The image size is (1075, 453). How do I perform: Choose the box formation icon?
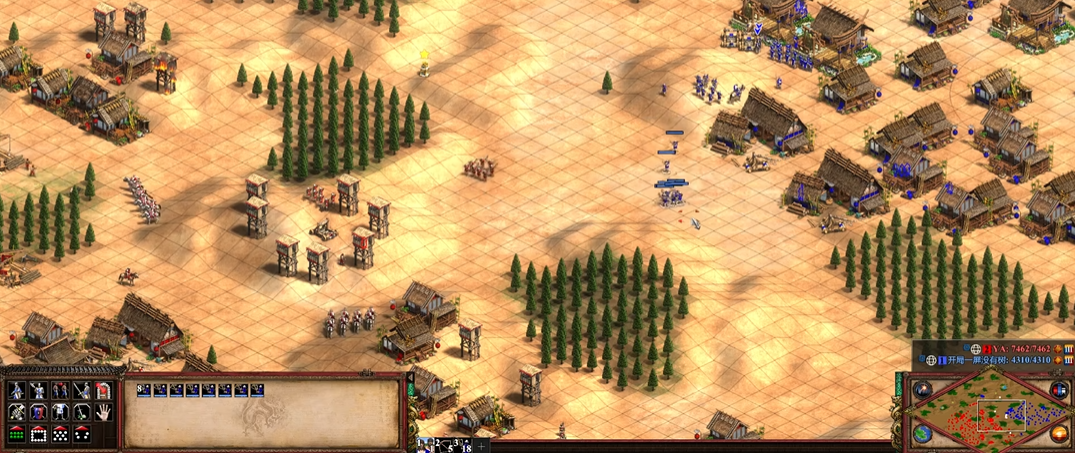coord(38,434)
